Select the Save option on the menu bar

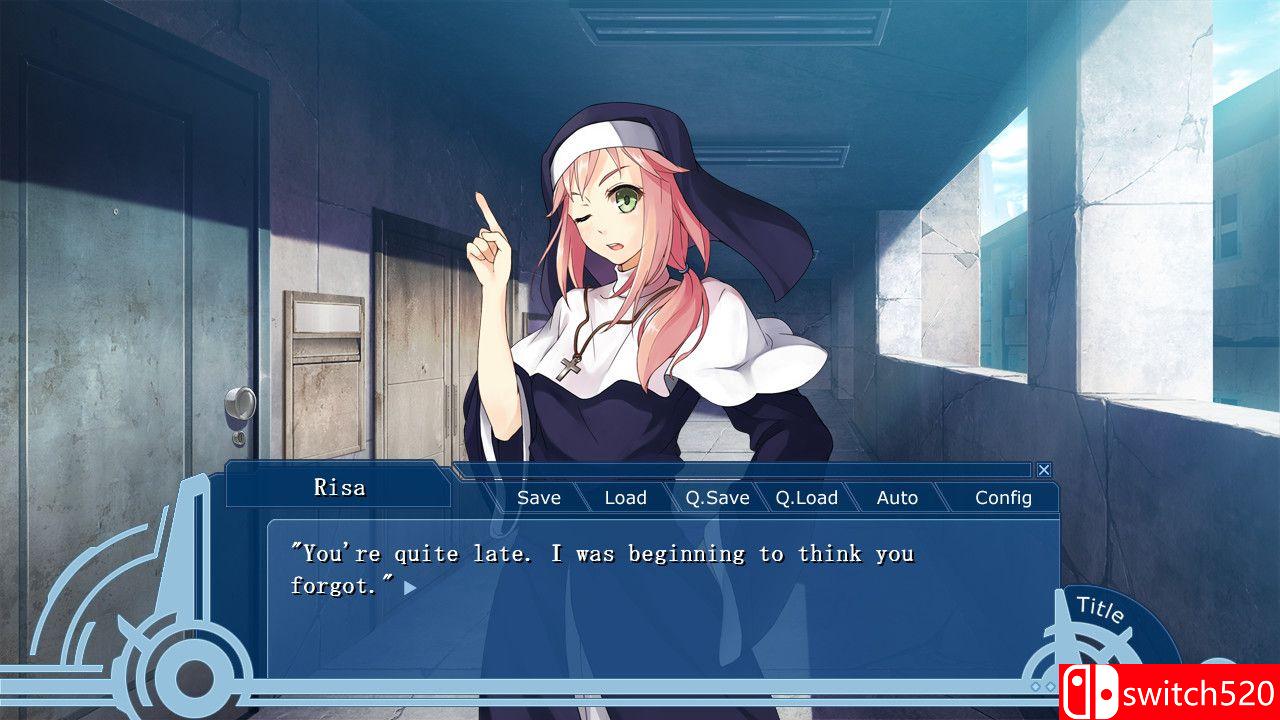point(538,497)
